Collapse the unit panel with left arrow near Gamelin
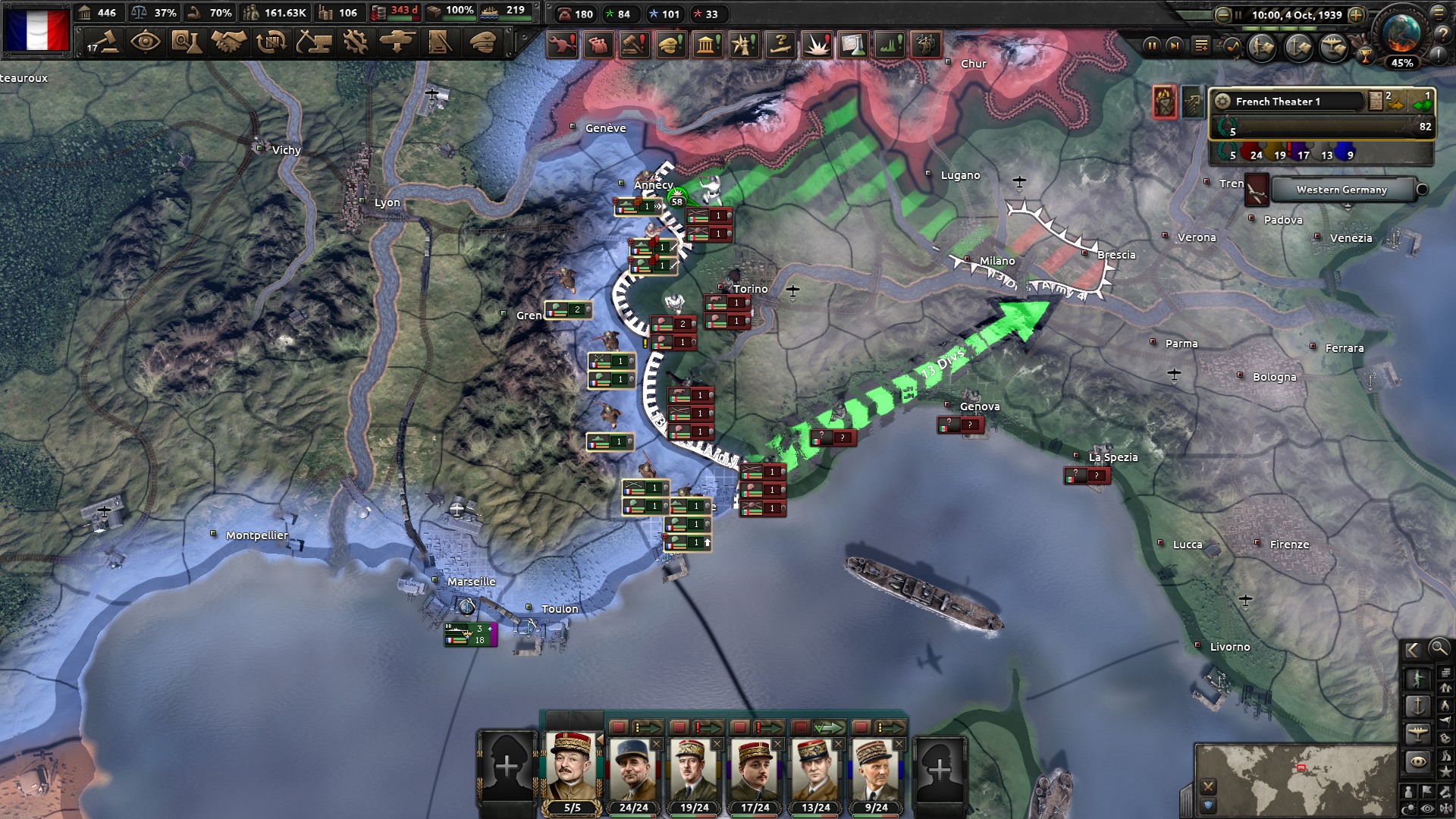 click(x=601, y=739)
